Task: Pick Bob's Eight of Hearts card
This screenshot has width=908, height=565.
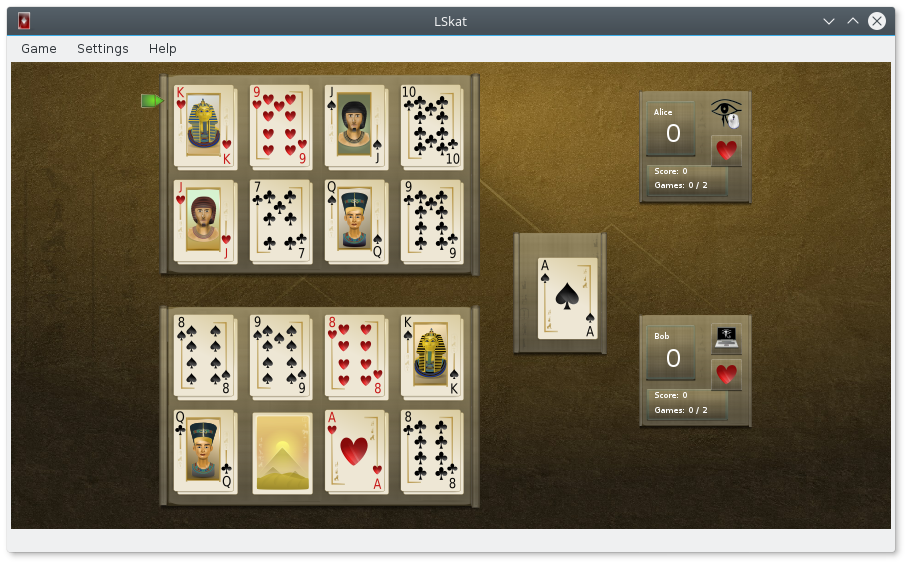Action: tap(356, 357)
